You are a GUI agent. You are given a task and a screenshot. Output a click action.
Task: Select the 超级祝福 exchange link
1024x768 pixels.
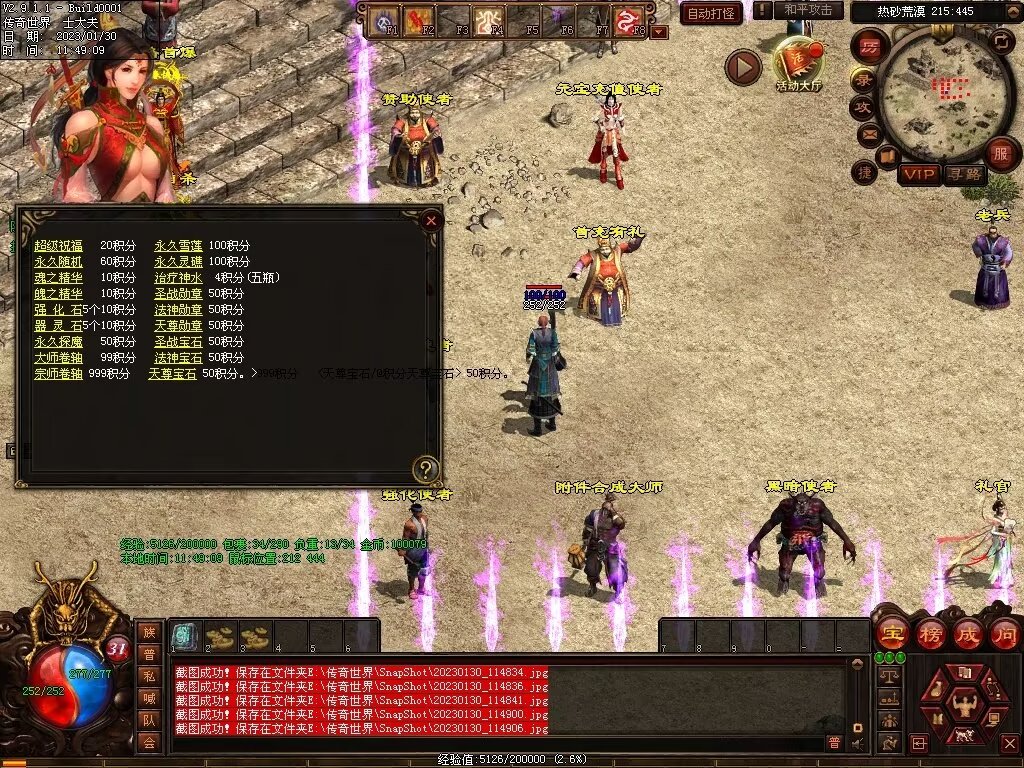click(x=59, y=246)
